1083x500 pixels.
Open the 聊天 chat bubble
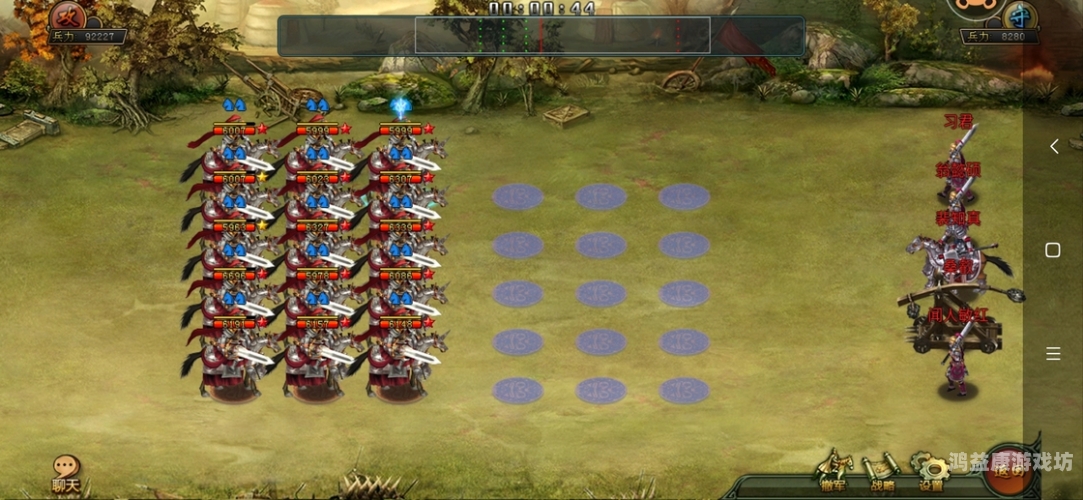click(66, 472)
